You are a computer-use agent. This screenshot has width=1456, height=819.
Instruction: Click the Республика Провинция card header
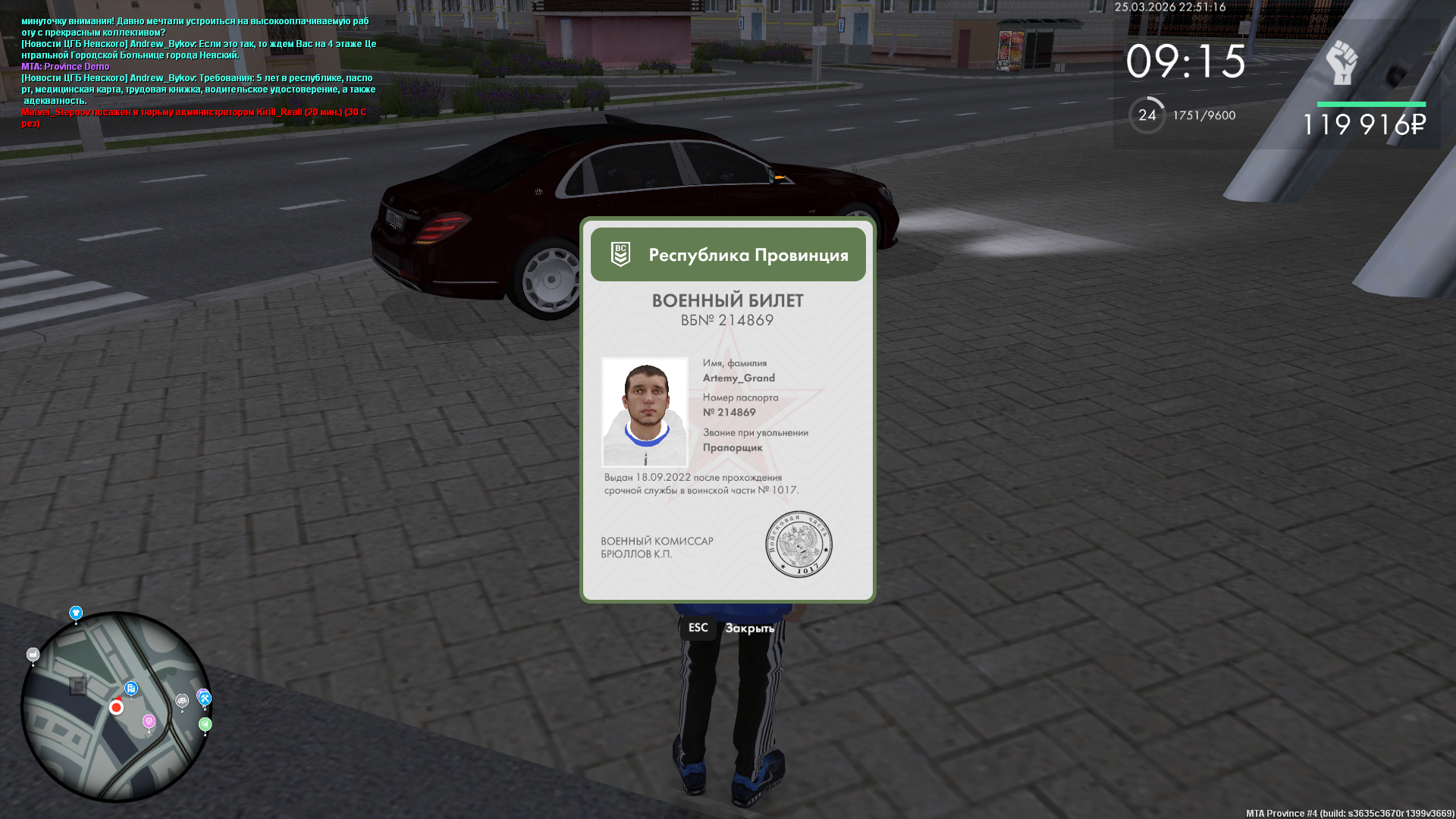(x=728, y=255)
